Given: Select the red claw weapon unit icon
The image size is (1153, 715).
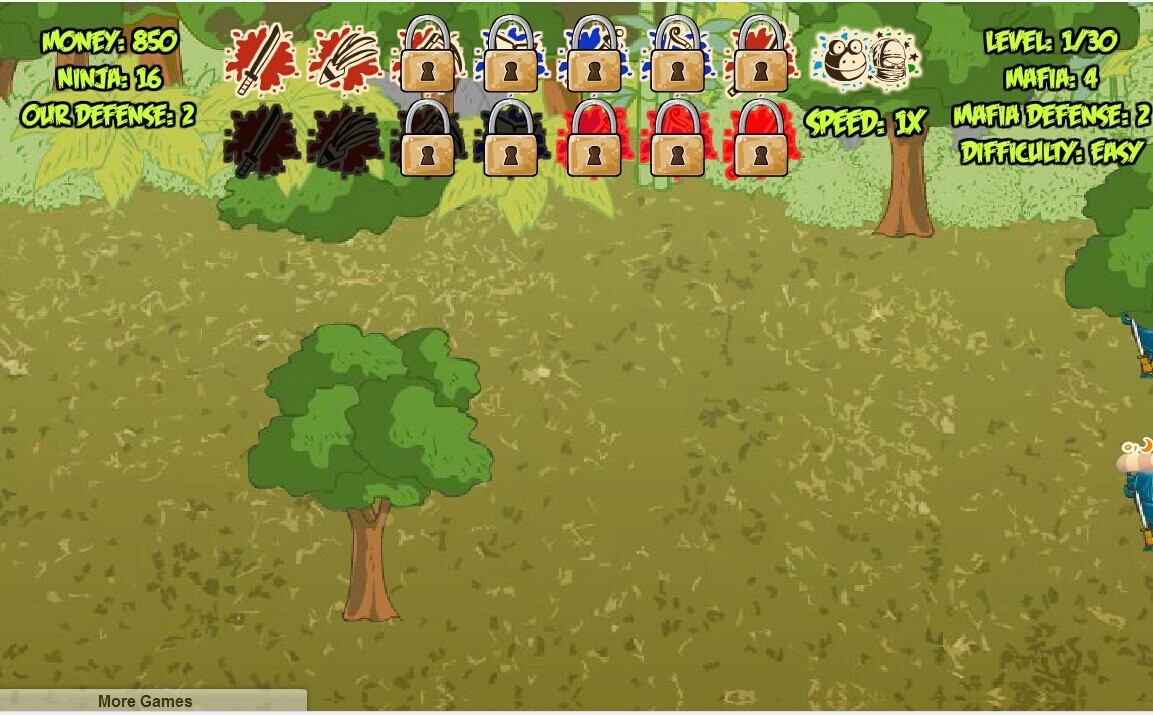Looking at the screenshot, I should coord(345,58).
